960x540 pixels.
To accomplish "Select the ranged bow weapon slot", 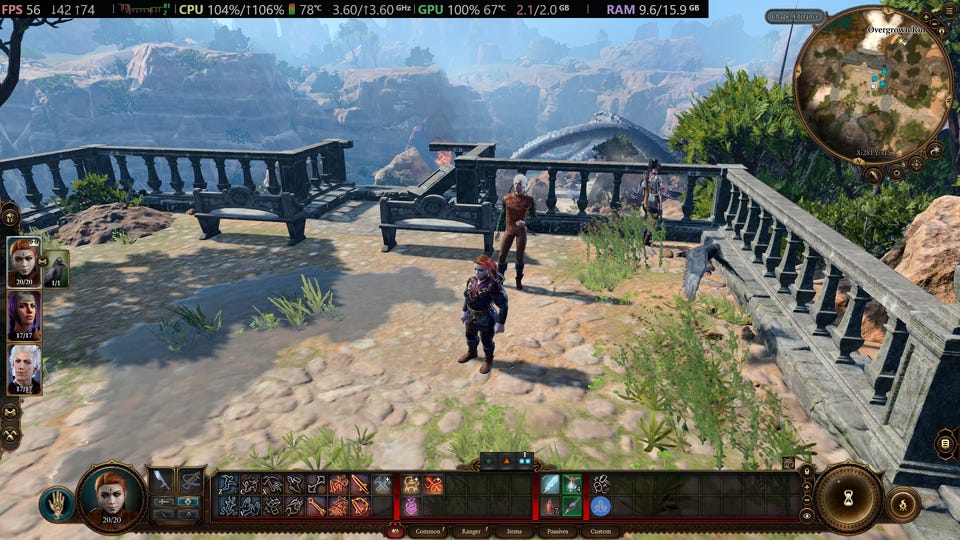I will click(x=191, y=481).
